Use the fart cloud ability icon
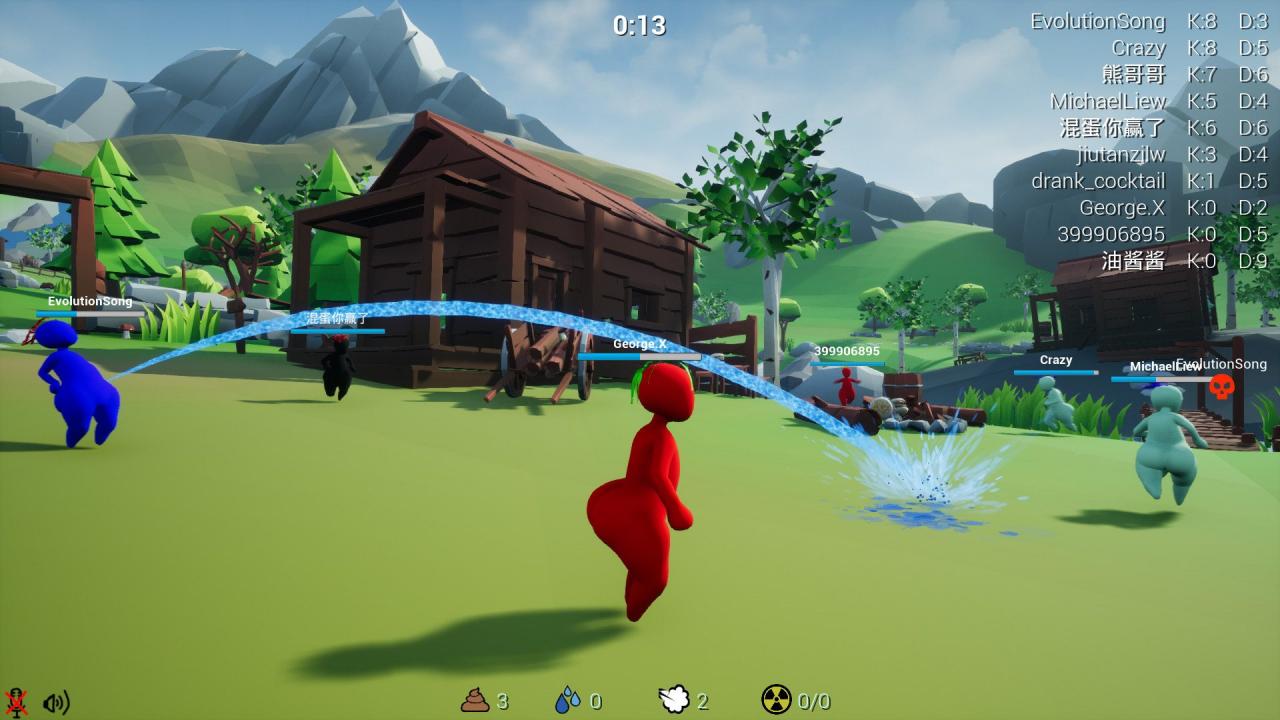Image resolution: width=1280 pixels, height=720 pixels. [674, 700]
